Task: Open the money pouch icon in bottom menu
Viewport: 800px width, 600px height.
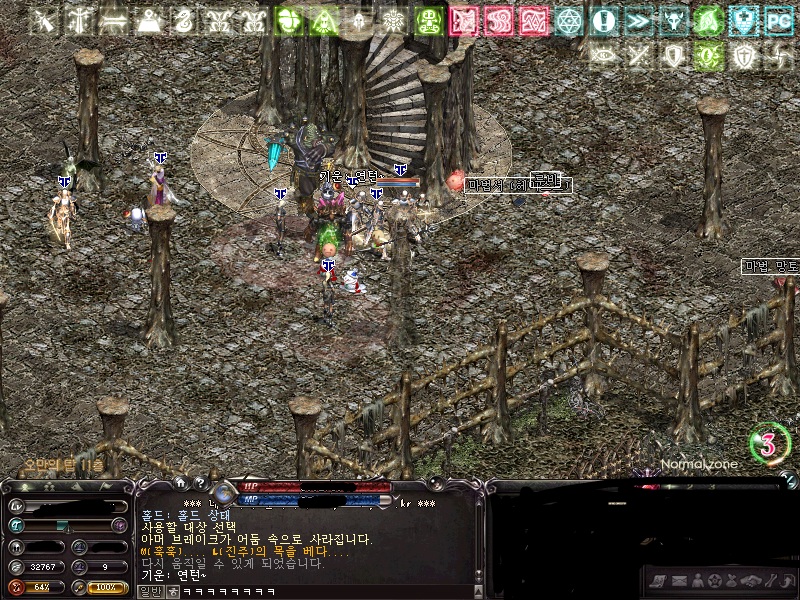Action: 733,580
